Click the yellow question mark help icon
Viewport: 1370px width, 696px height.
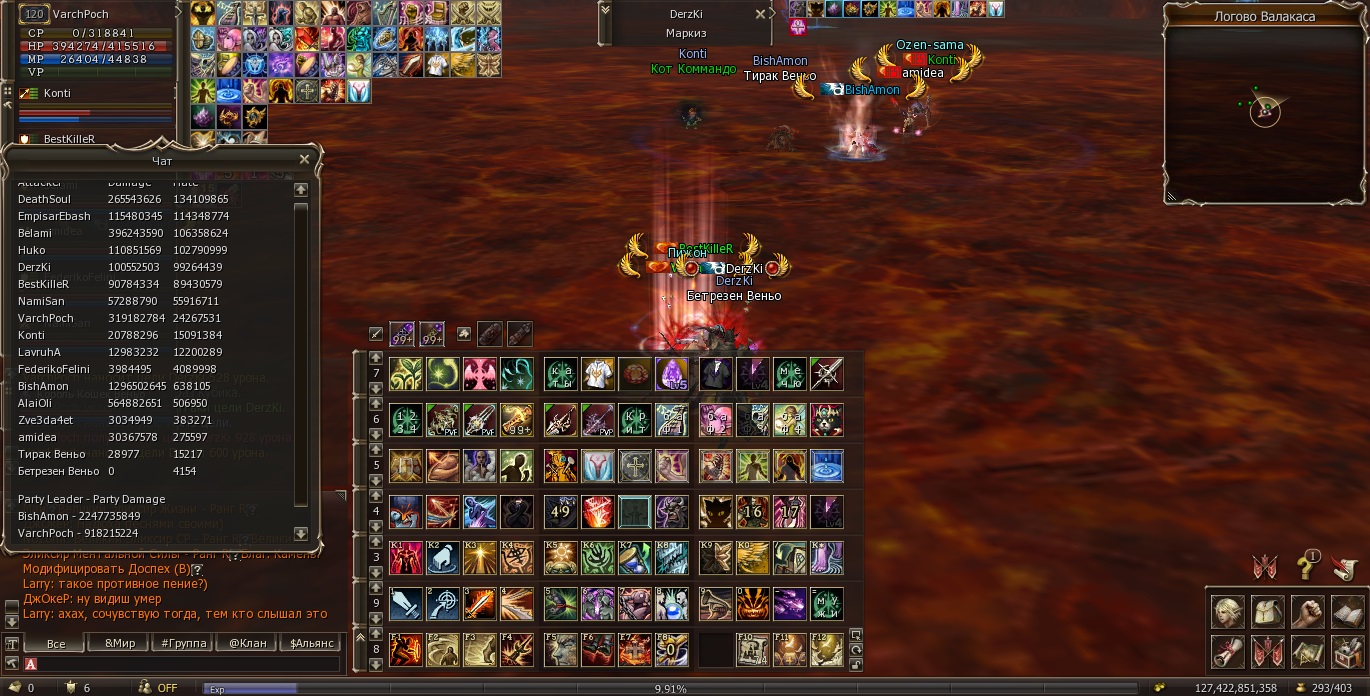[1307, 567]
